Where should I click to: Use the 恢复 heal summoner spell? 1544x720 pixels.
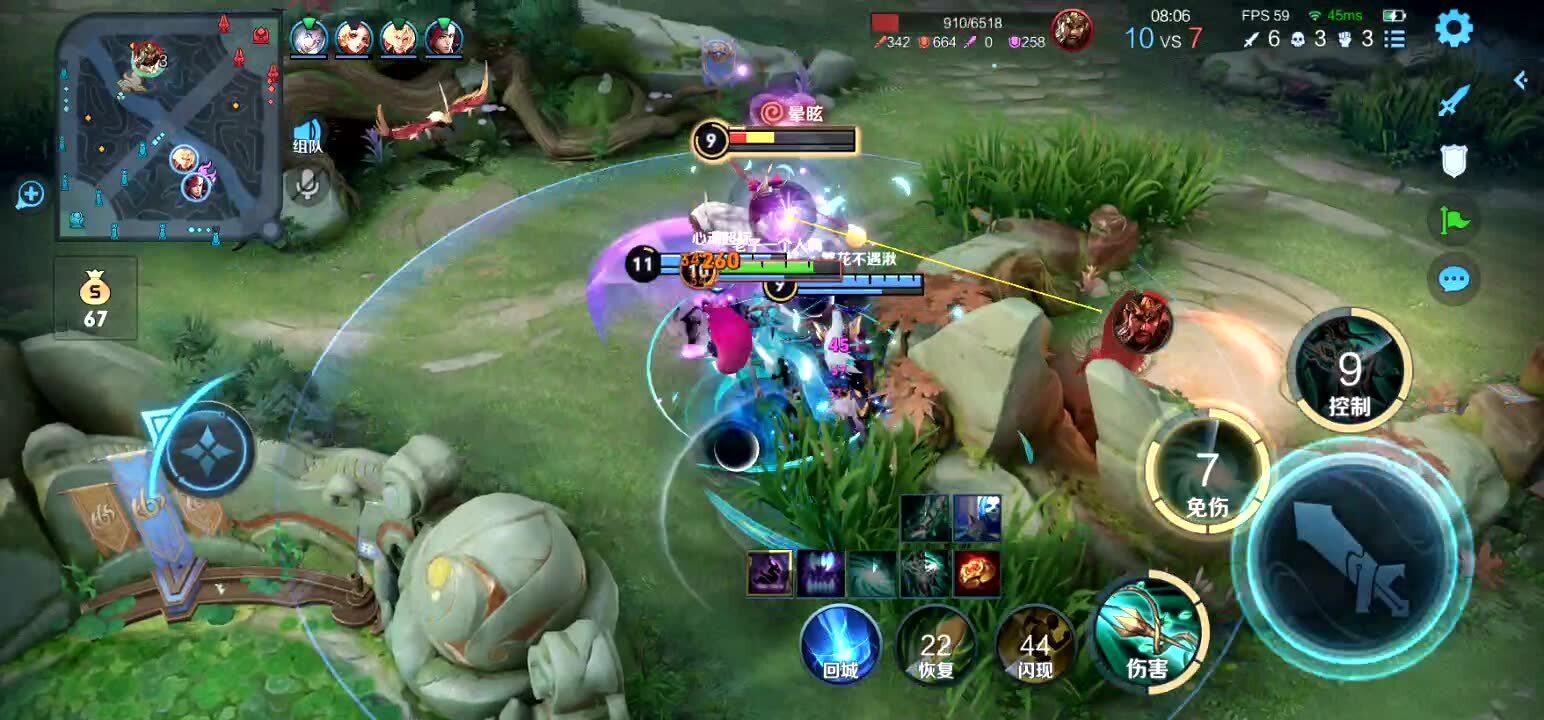[936, 645]
